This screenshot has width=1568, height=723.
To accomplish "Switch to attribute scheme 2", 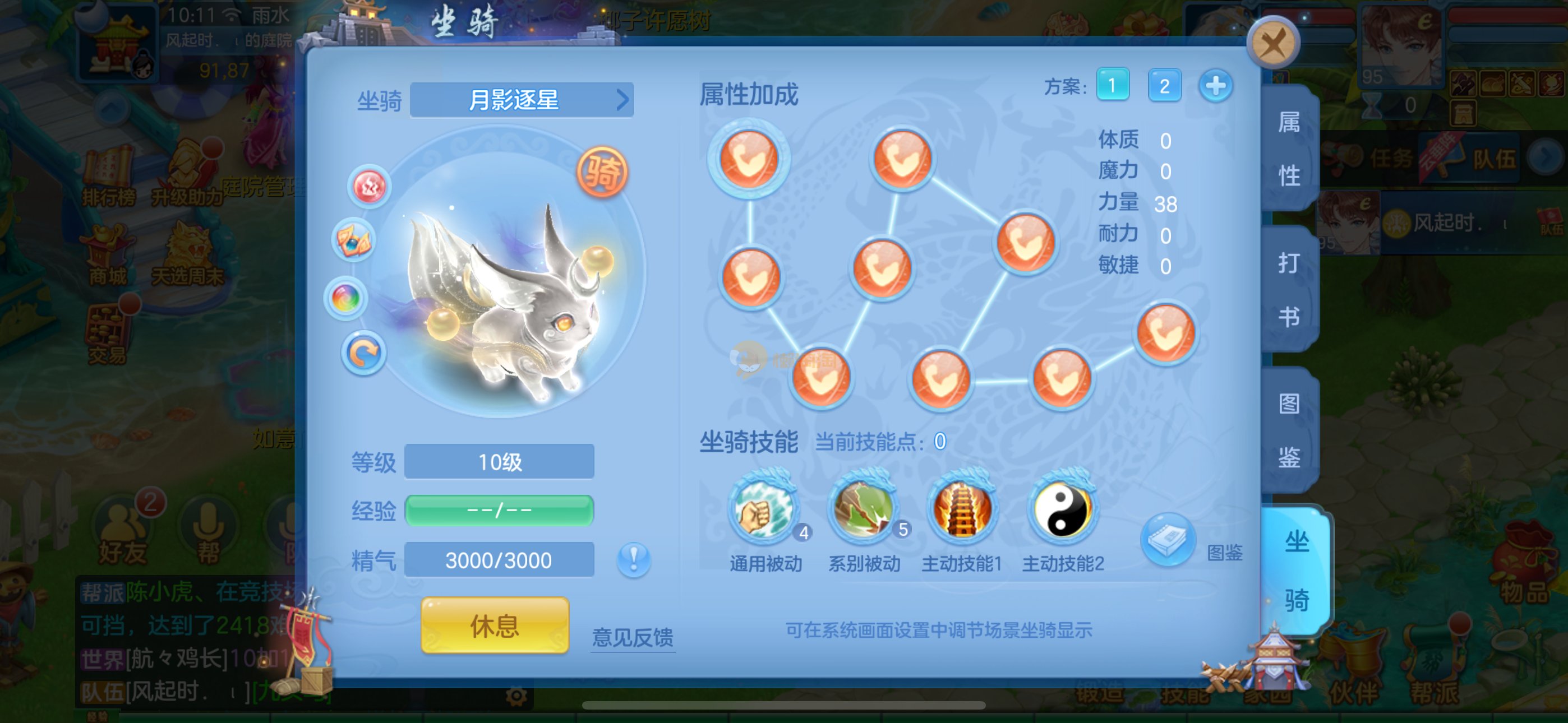I will (1164, 85).
